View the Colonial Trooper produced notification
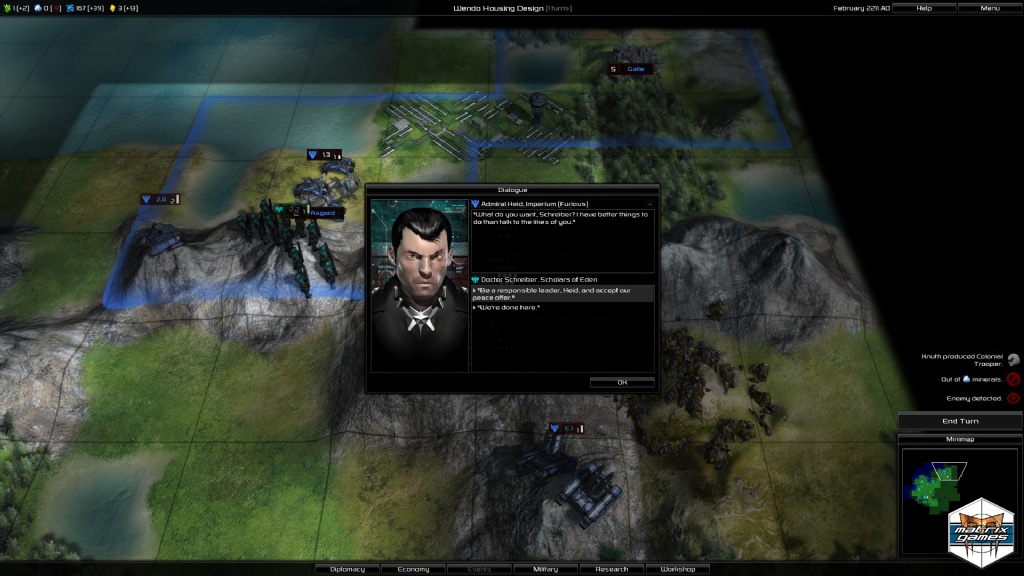 click(1013, 360)
